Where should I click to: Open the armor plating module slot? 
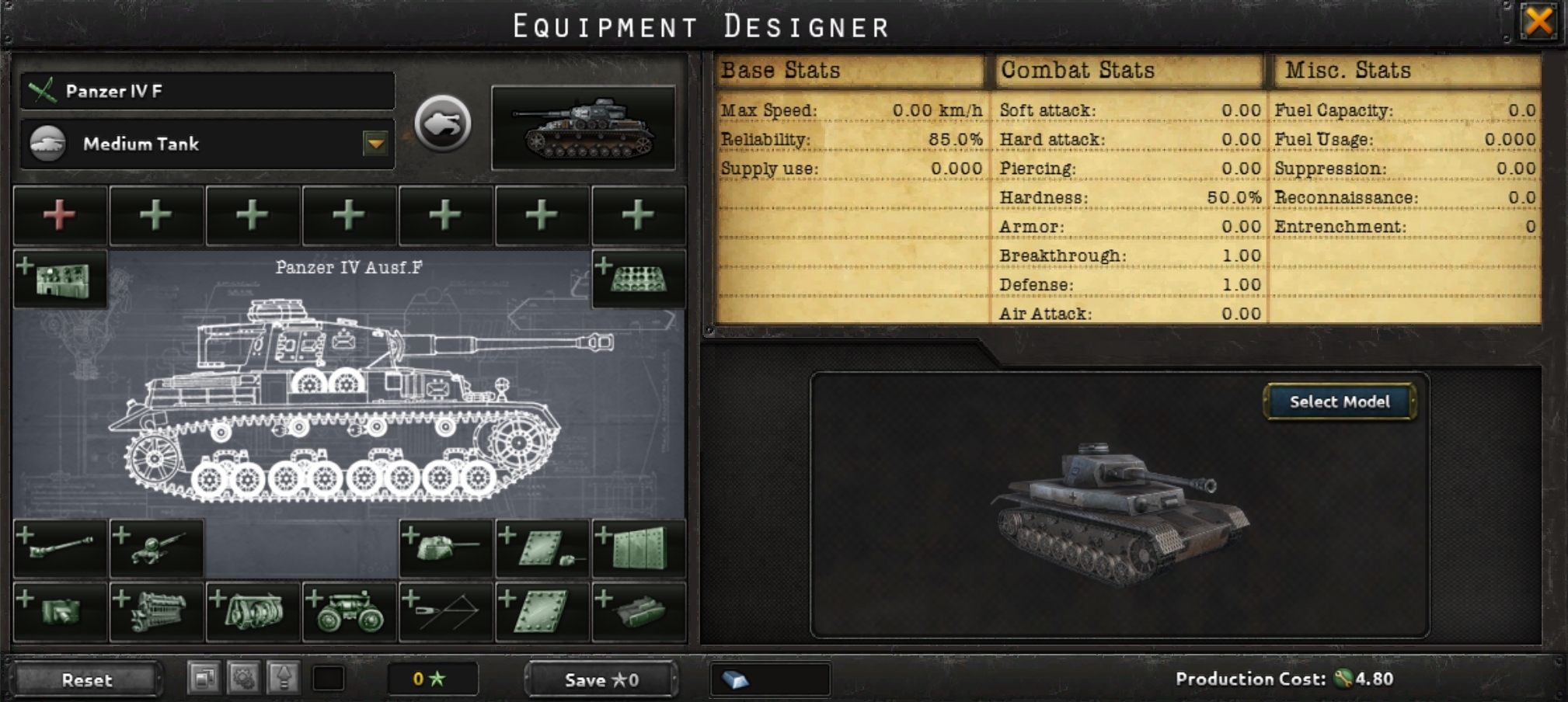(x=540, y=611)
